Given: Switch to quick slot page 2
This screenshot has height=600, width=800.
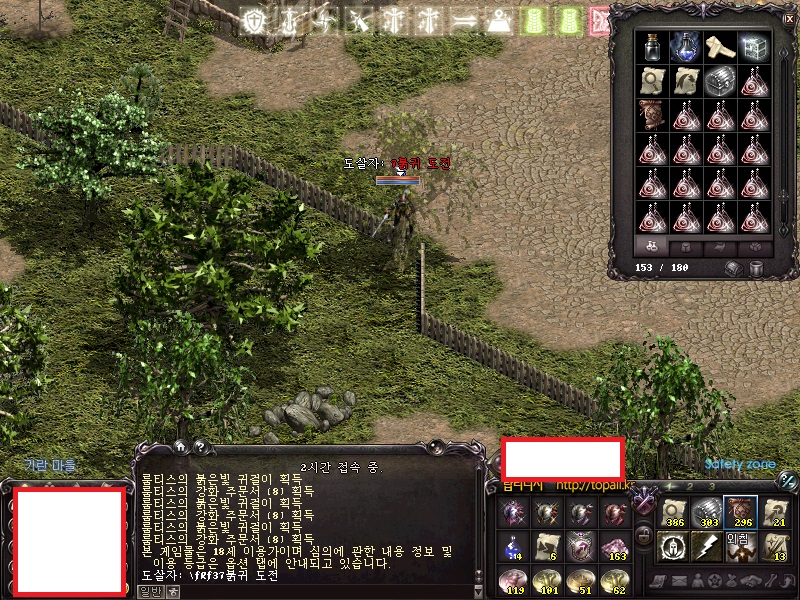Looking at the screenshot, I should [x=691, y=485].
